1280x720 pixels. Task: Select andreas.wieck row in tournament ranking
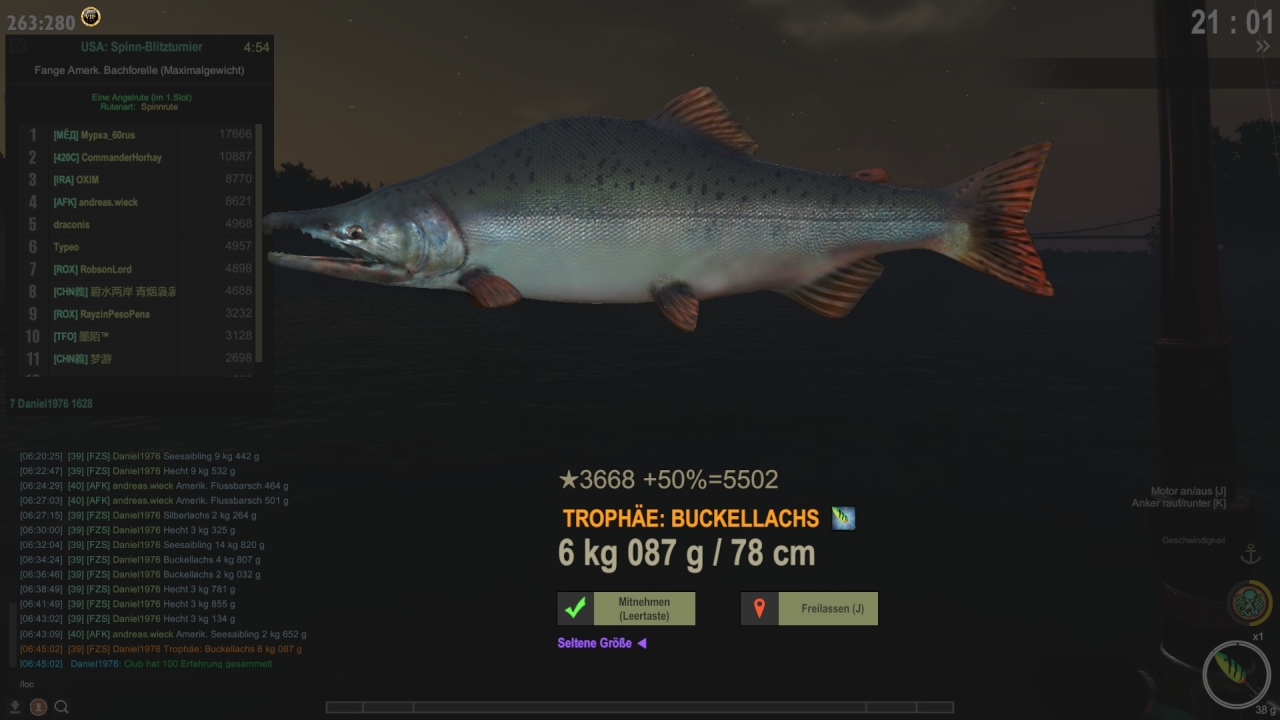pos(95,202)
